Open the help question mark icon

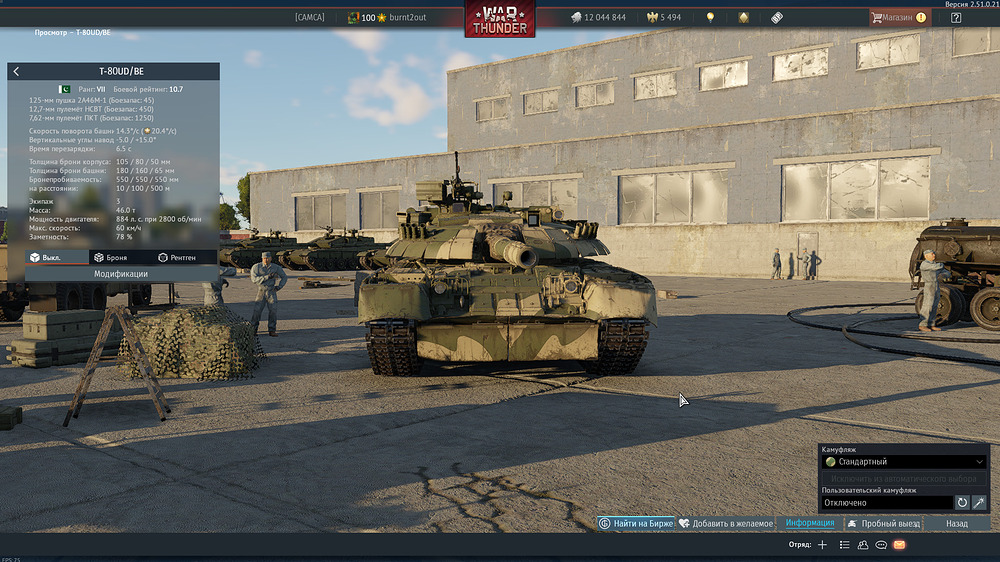pos(956,17)
